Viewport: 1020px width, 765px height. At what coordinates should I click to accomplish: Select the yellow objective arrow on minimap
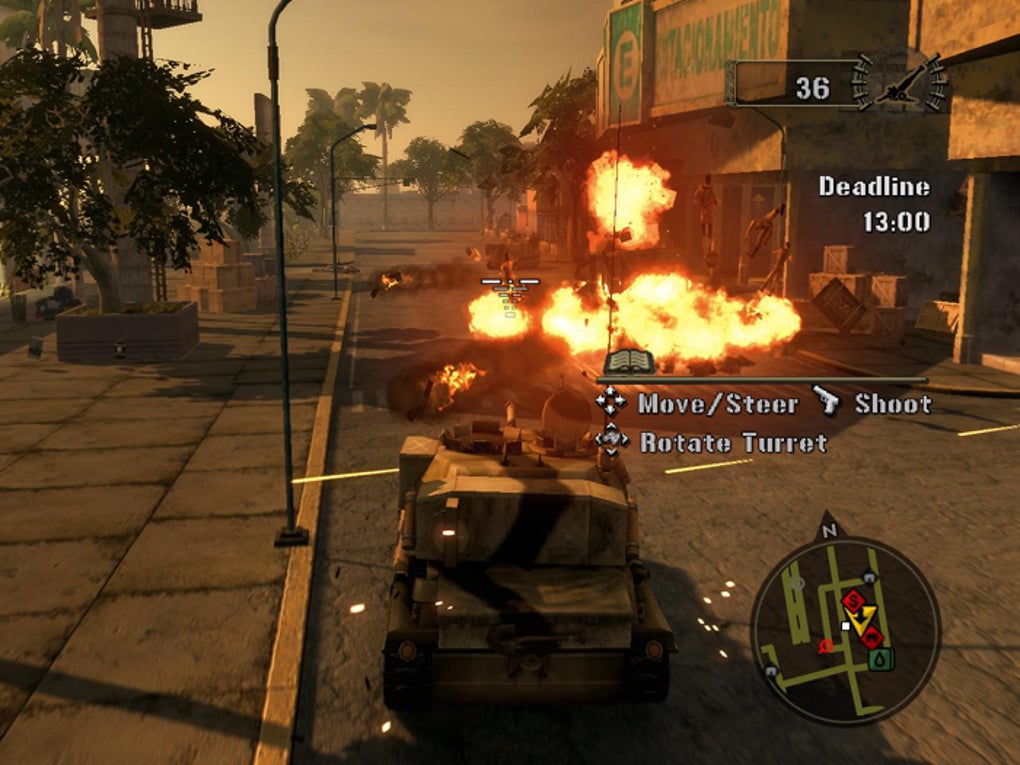(x=863, y=618)
